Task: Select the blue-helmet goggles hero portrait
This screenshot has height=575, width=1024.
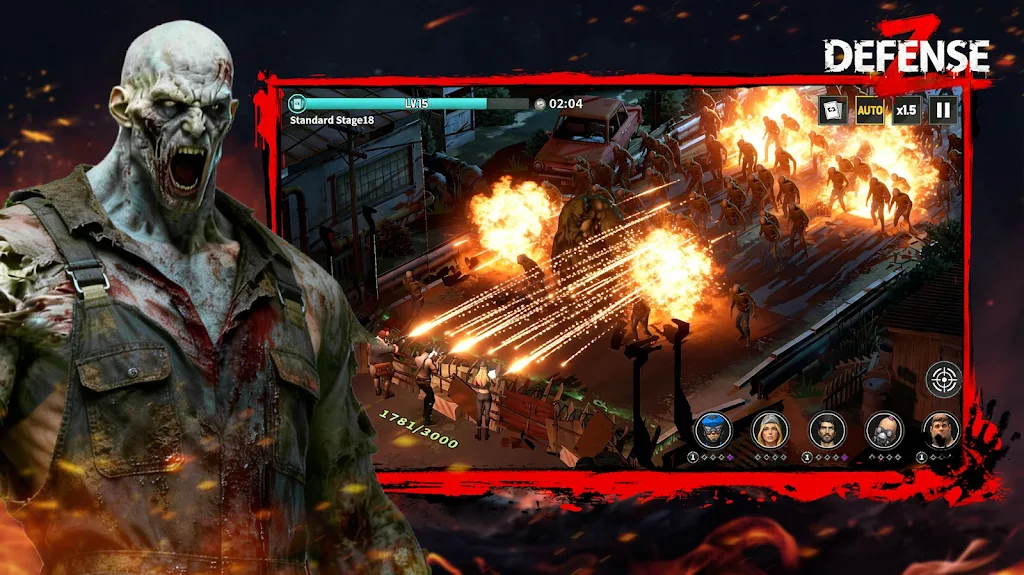Action: (713, 429)
